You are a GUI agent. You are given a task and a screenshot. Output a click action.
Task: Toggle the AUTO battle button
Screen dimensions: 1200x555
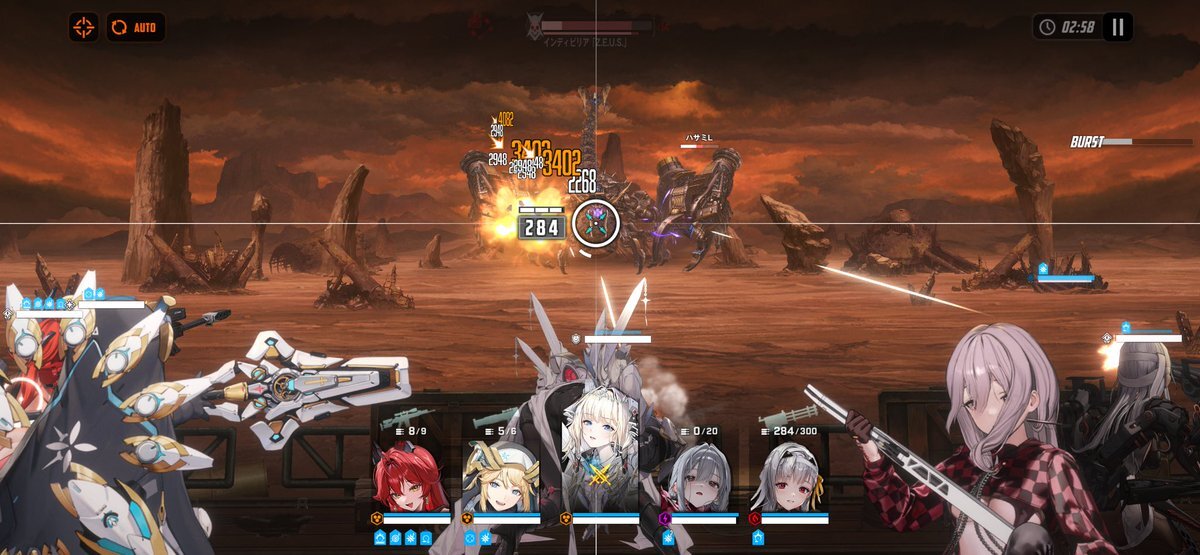tap(135, 27)
